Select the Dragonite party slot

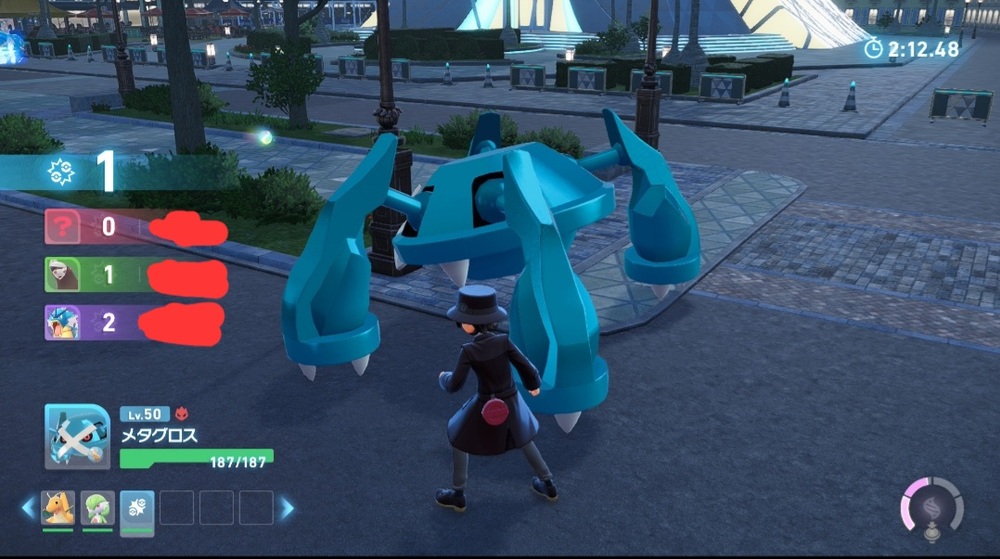58,508
